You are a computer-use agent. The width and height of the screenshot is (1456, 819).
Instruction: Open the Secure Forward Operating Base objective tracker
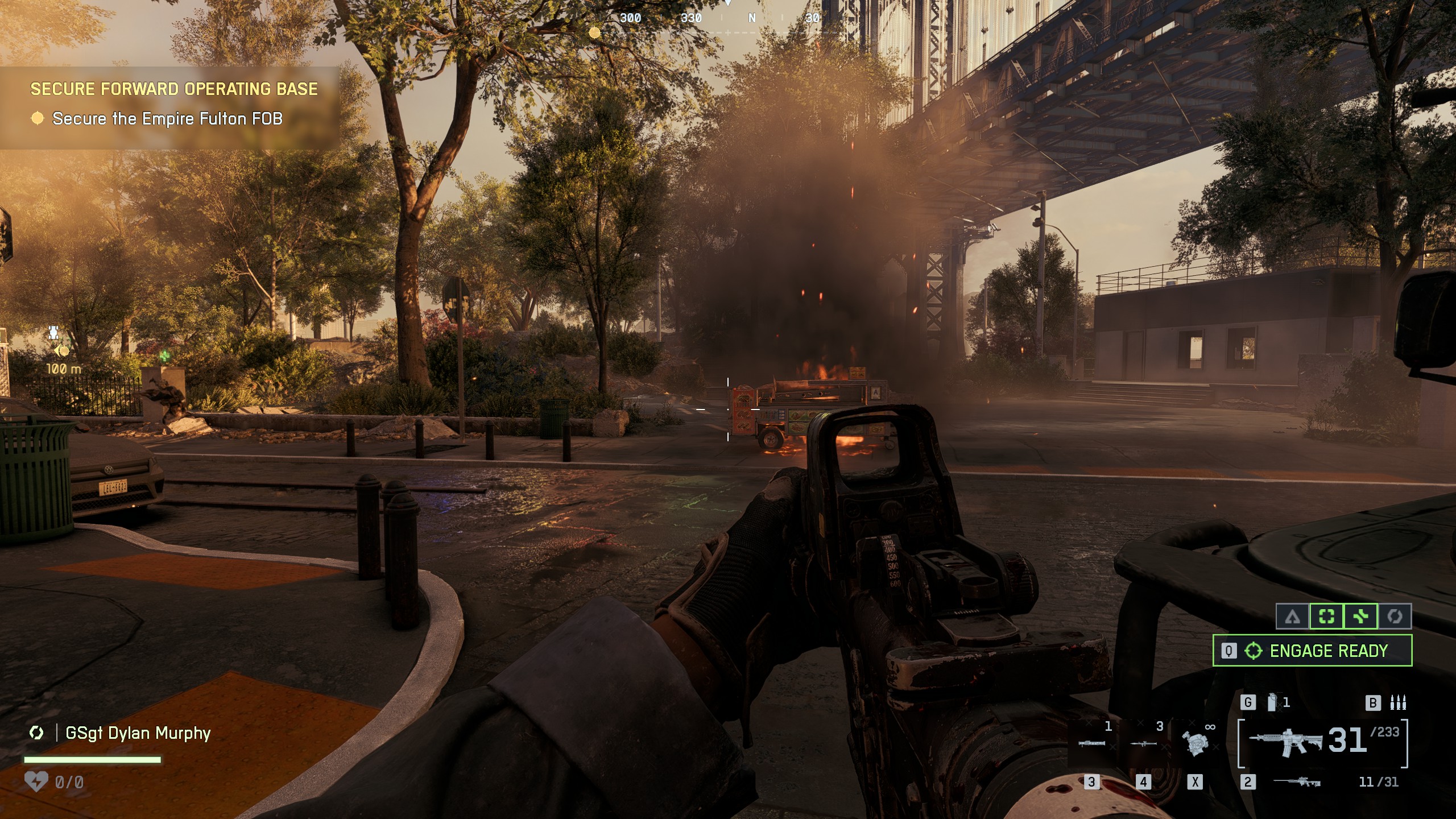coord(173,89)
